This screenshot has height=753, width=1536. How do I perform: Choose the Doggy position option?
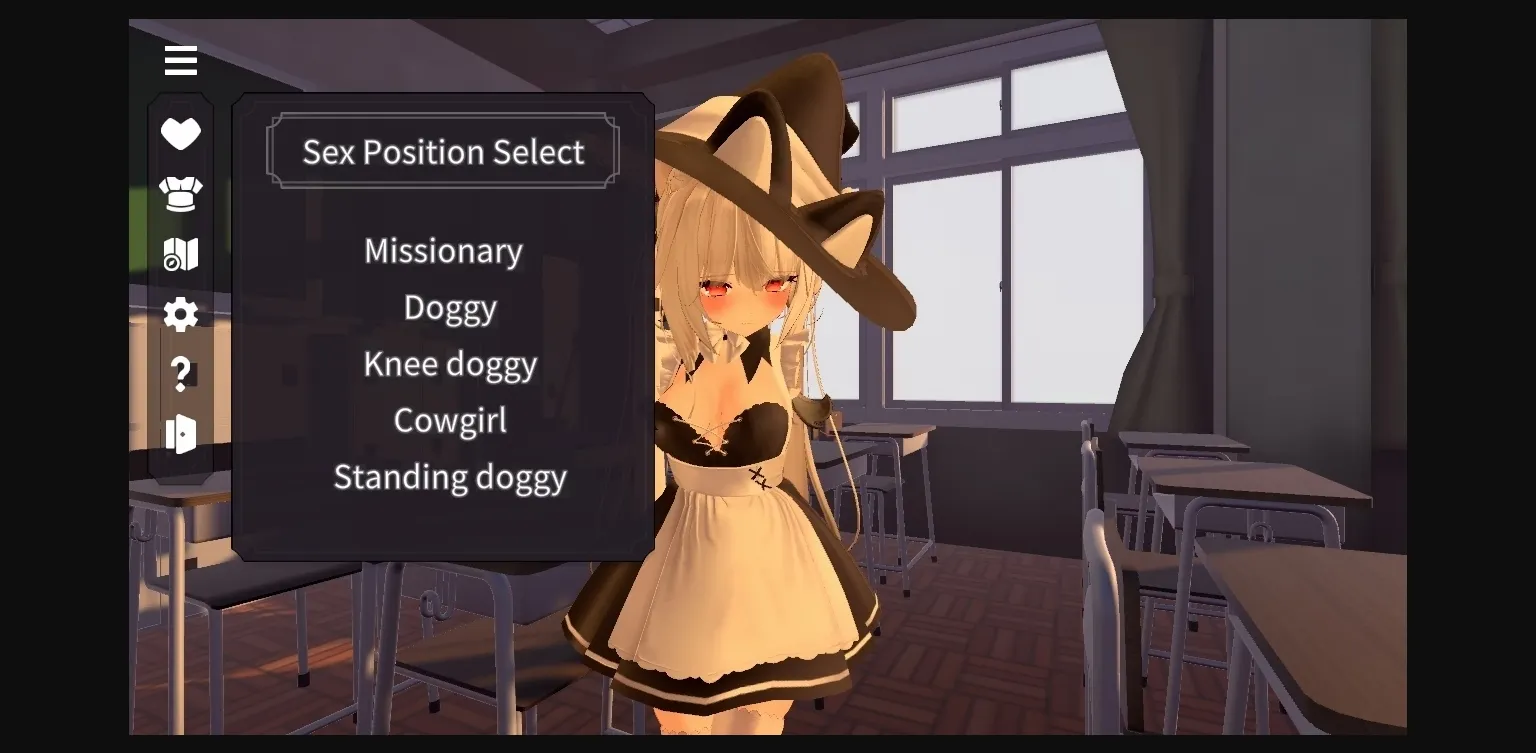(449, 308)
